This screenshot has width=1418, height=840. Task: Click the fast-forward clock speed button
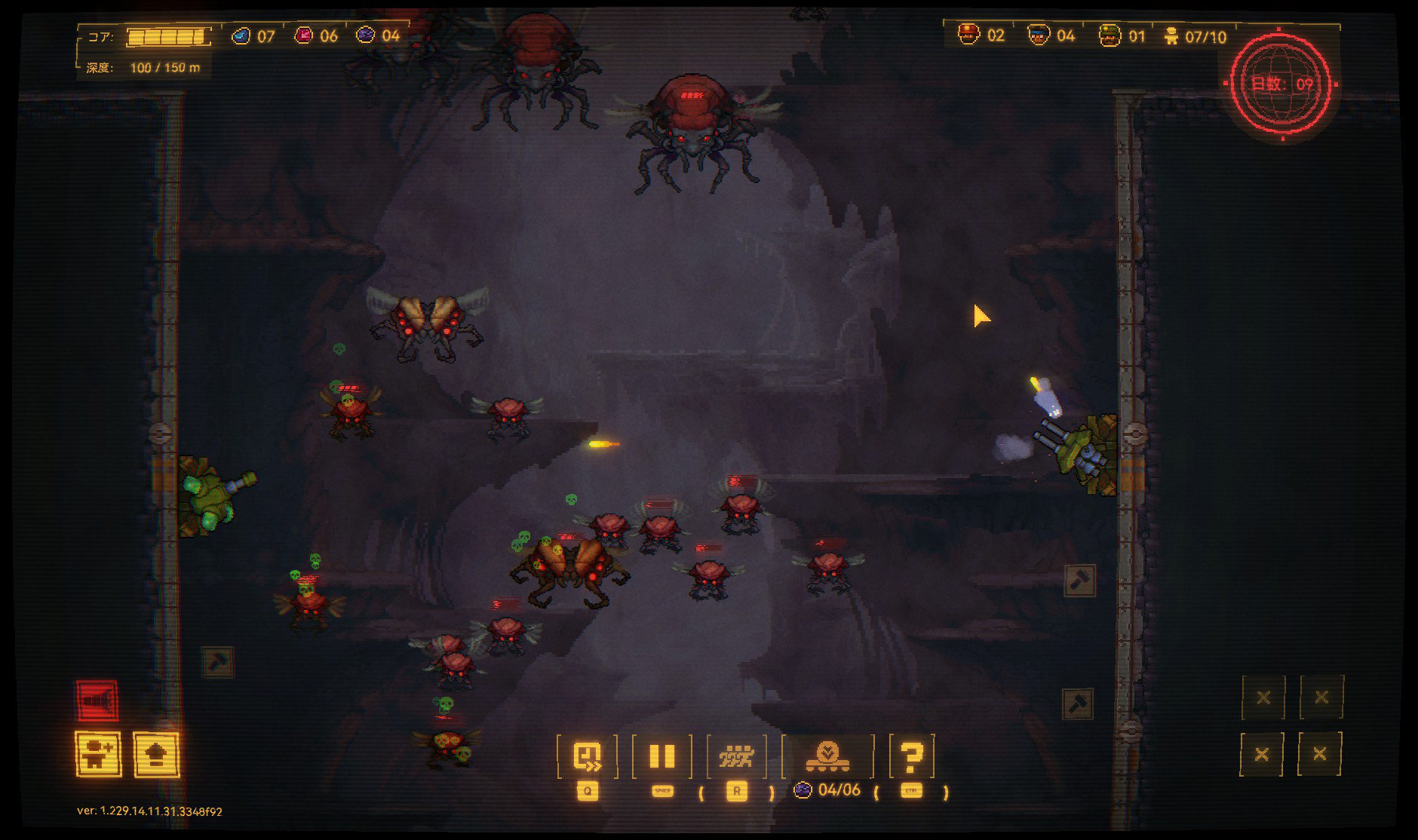tap(587, 756)
